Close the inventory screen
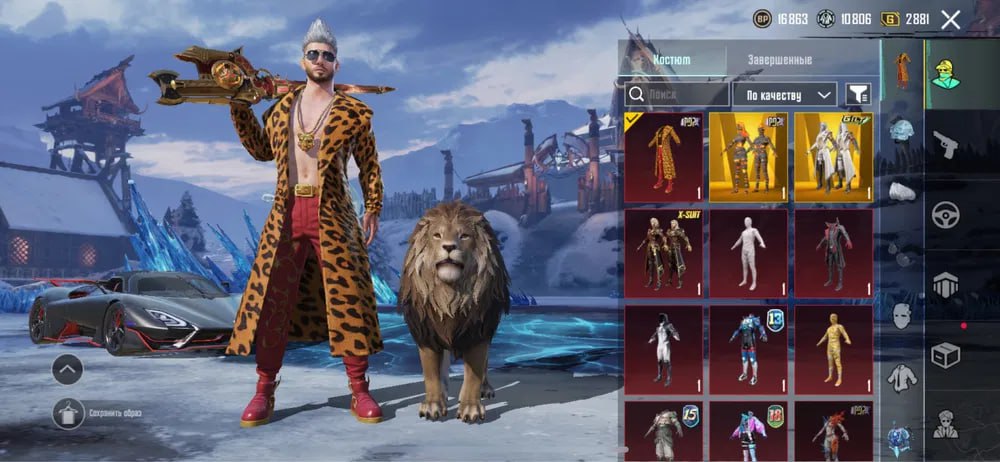Image resolution: width=1000 pixels, height=462 pixels. [951, 19]
